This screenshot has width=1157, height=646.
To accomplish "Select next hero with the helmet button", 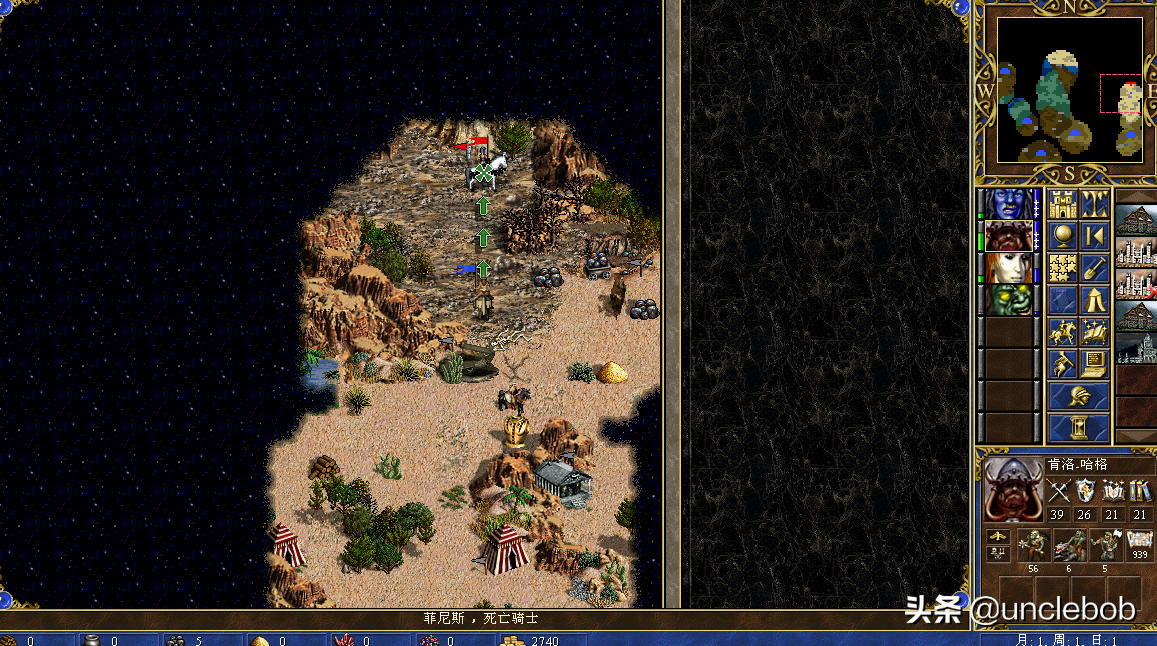I will pos(1078,396).
